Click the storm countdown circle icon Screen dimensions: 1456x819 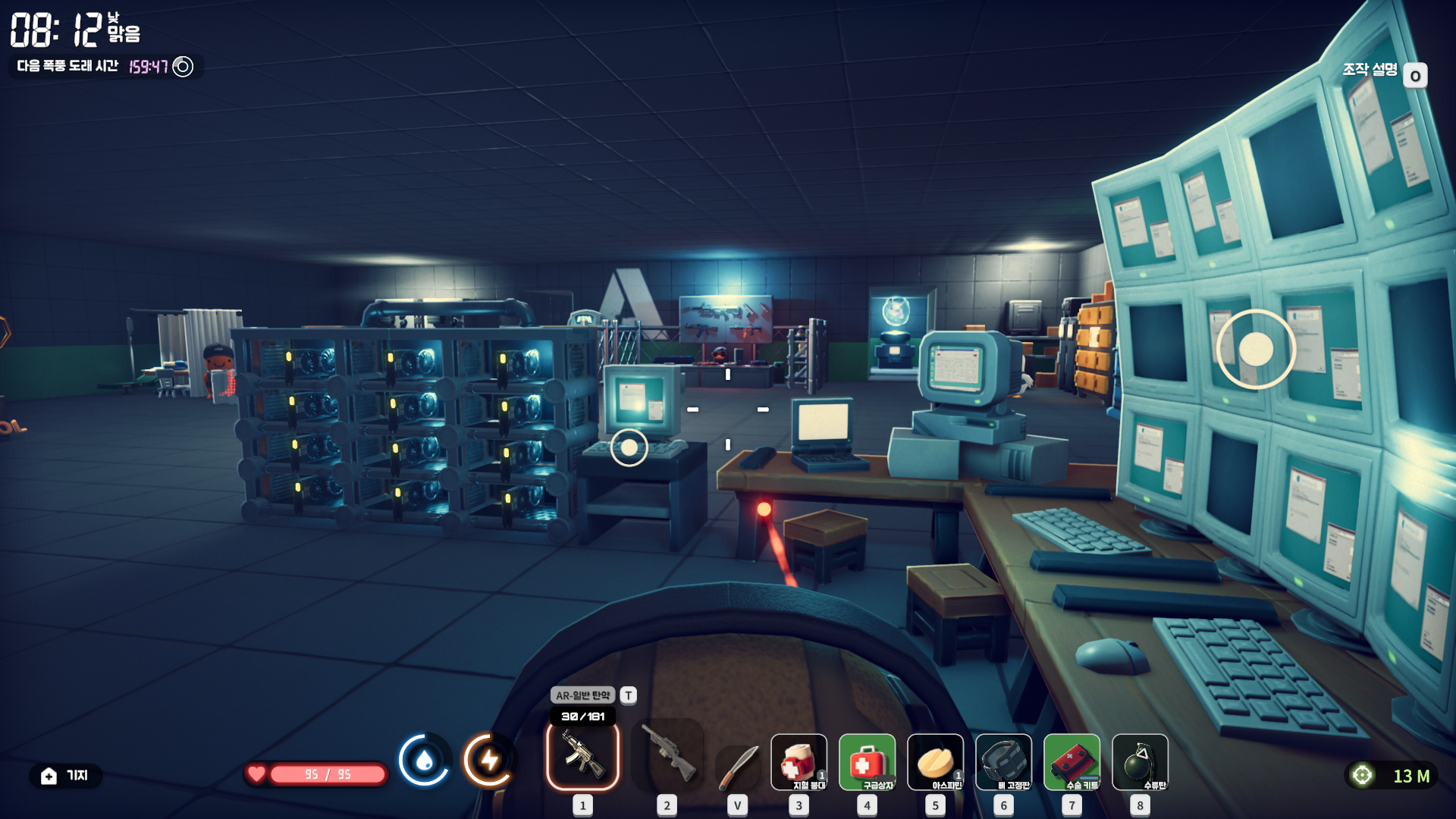click(x=183, y=67)
